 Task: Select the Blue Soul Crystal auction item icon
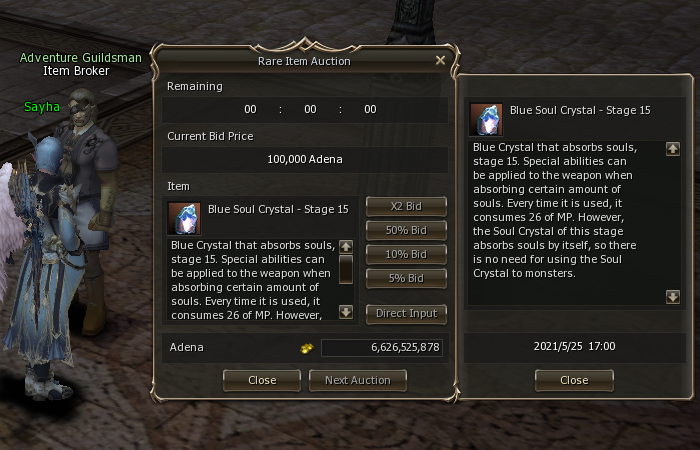pyautogui.click(x=184, y=217)
